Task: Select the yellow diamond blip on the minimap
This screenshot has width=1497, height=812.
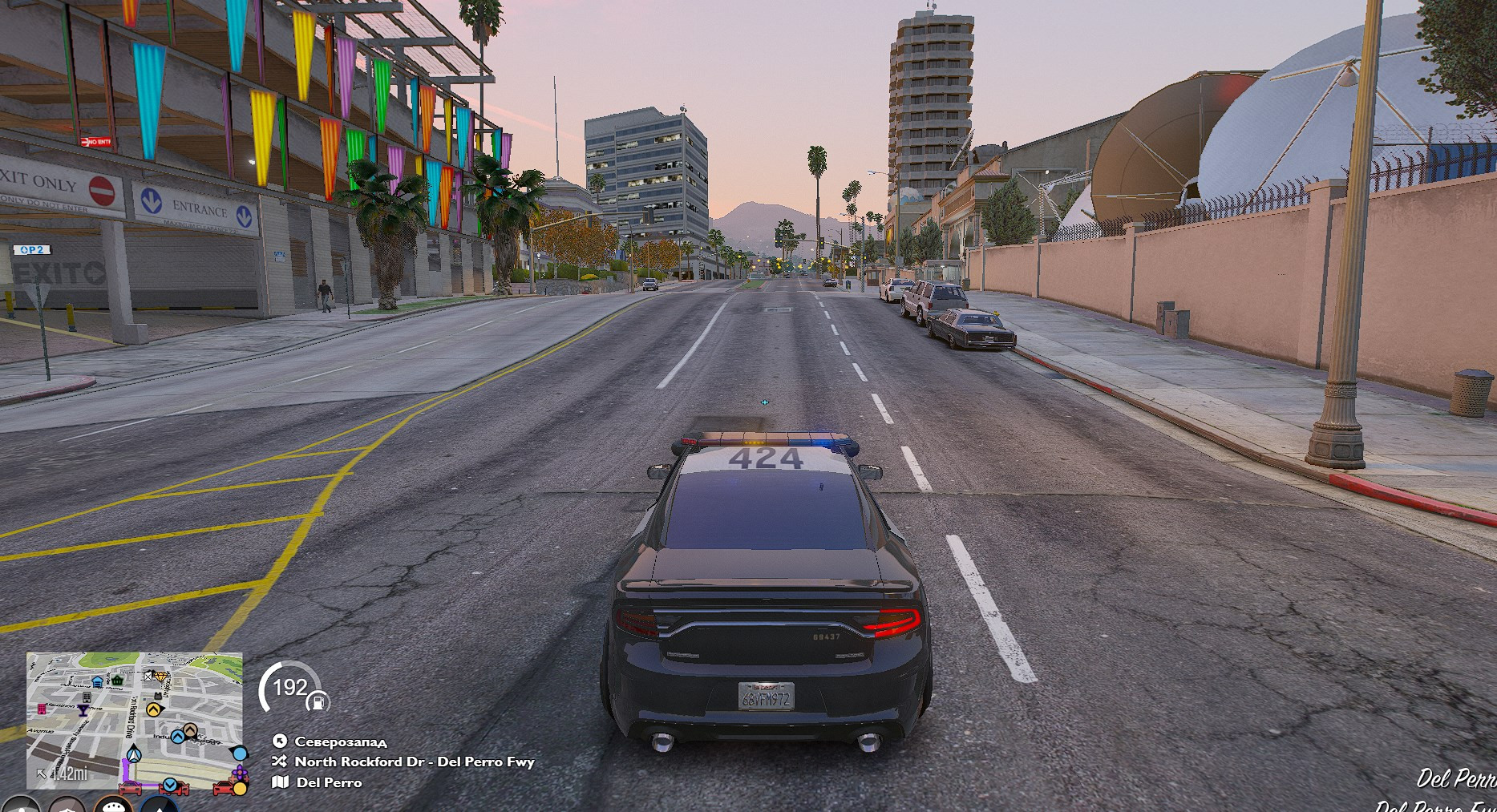Action: [160, 676]
